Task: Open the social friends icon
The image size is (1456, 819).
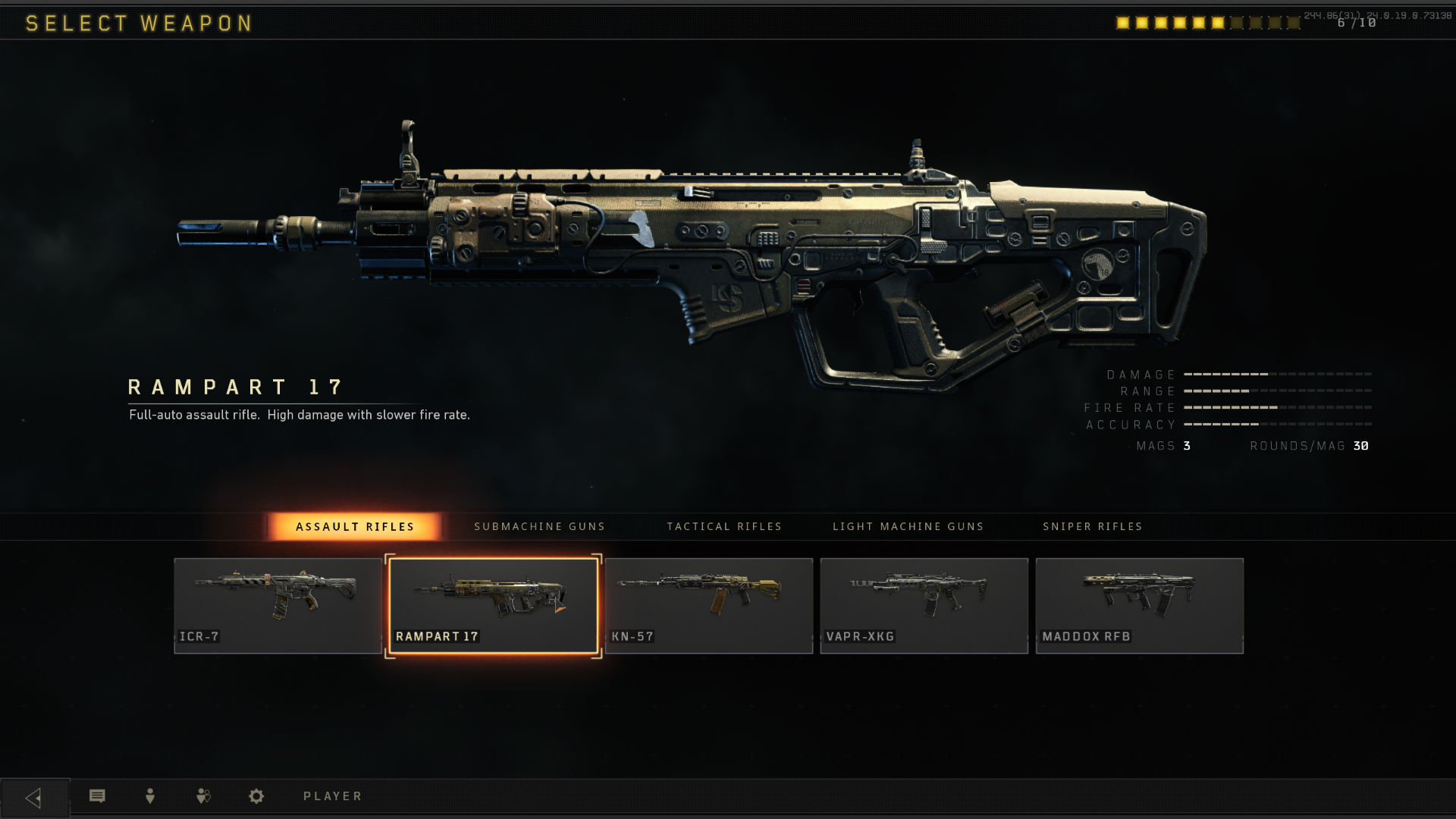Action: 202,795
